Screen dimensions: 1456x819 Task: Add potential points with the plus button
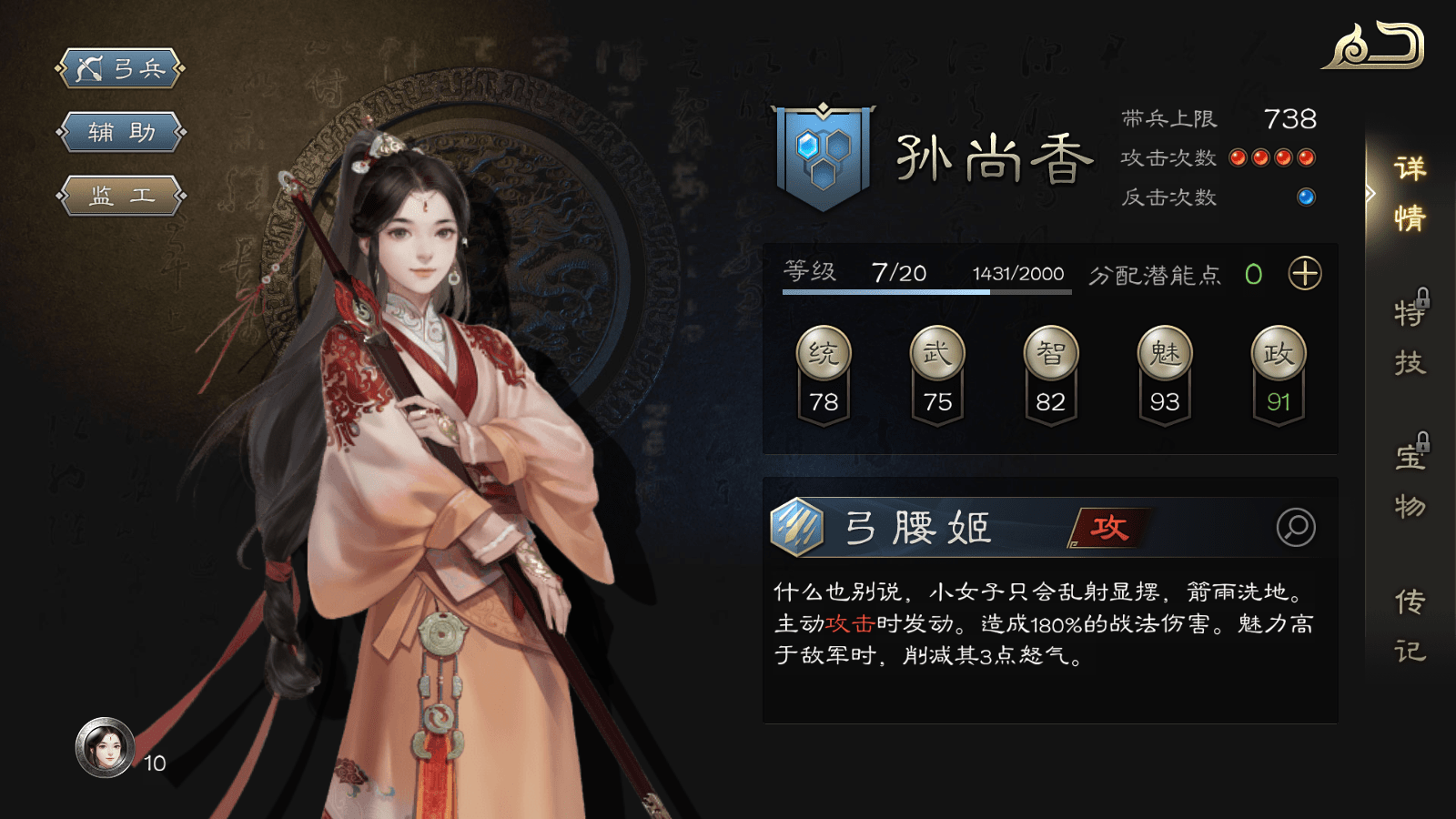[x=1305, y=274]
